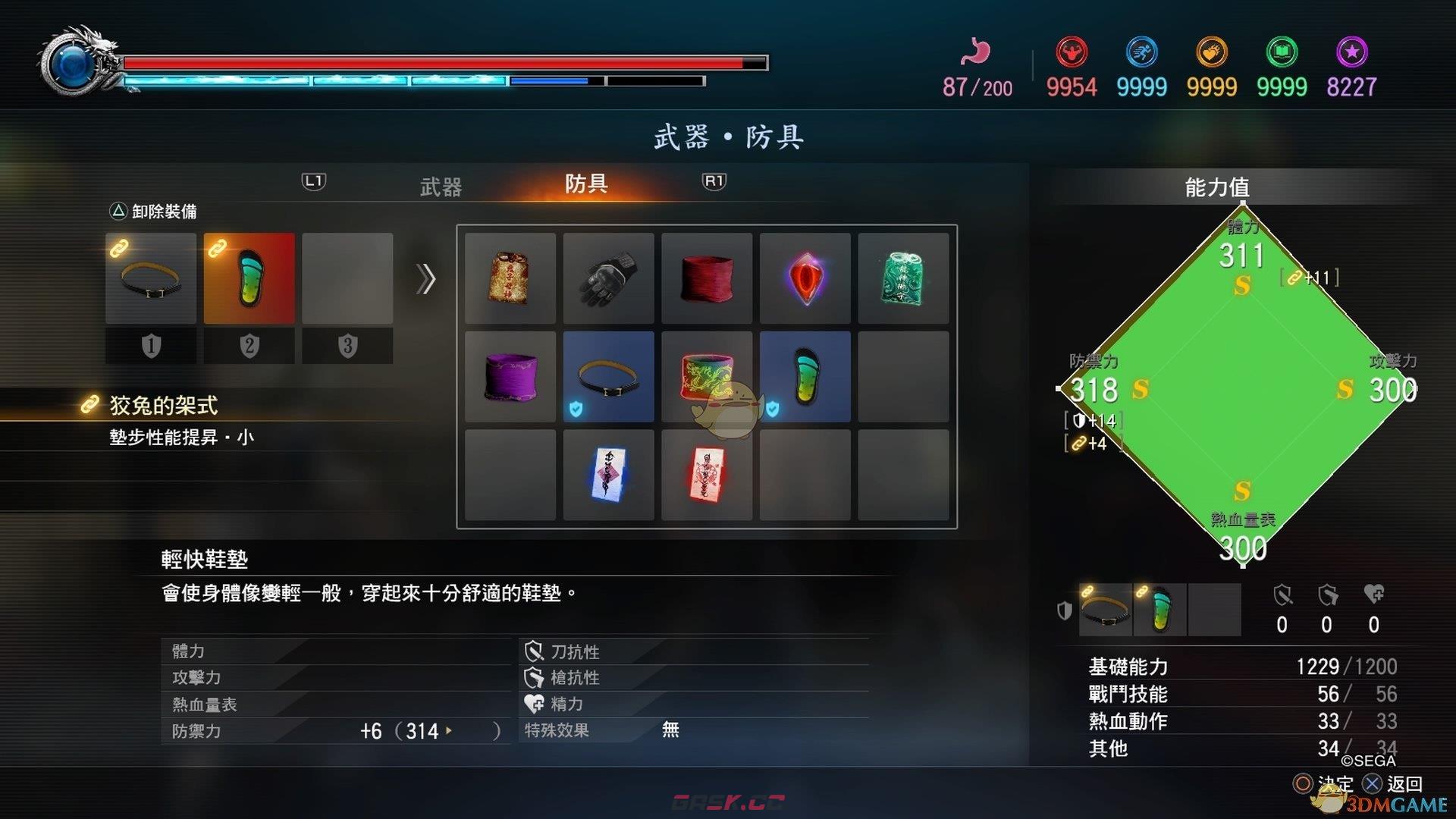This screenshot has width=1456, height=819.
Task: Open the defense value arrow beside 314
Action: [x=450, y=731]
